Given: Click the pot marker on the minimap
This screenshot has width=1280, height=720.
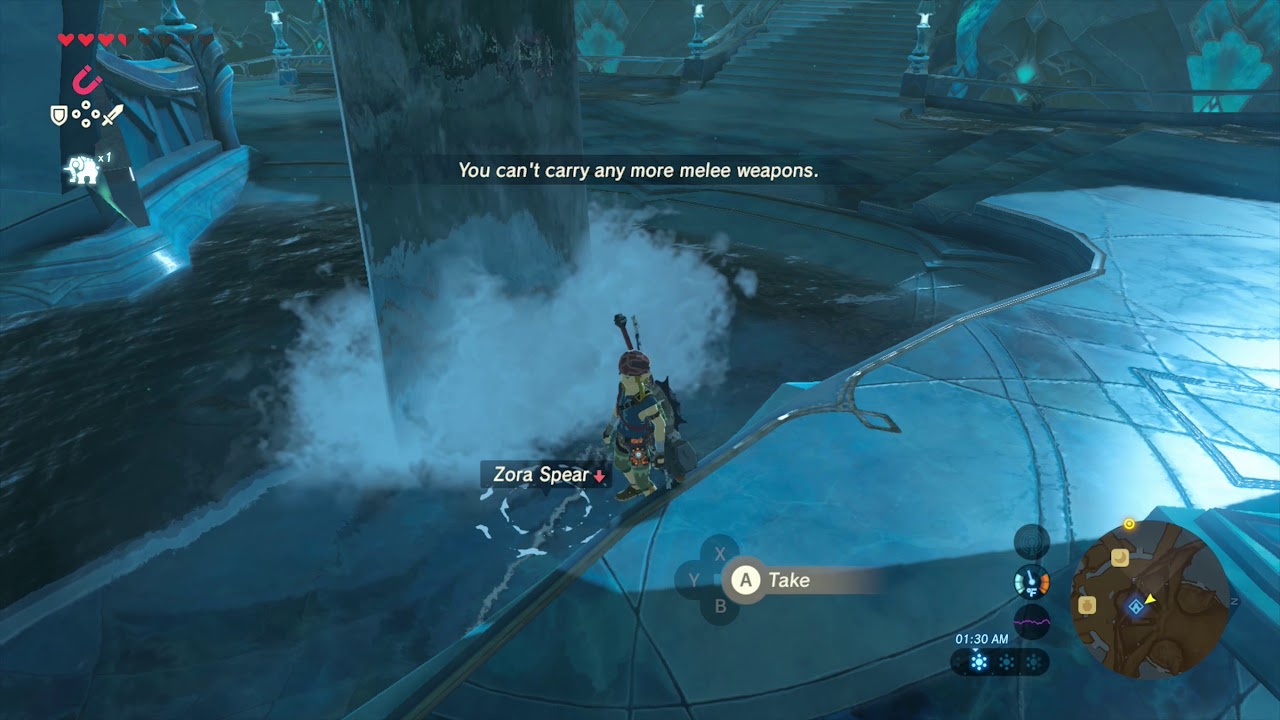Looking at the screenshot, I should click(x=1087, y=605).
